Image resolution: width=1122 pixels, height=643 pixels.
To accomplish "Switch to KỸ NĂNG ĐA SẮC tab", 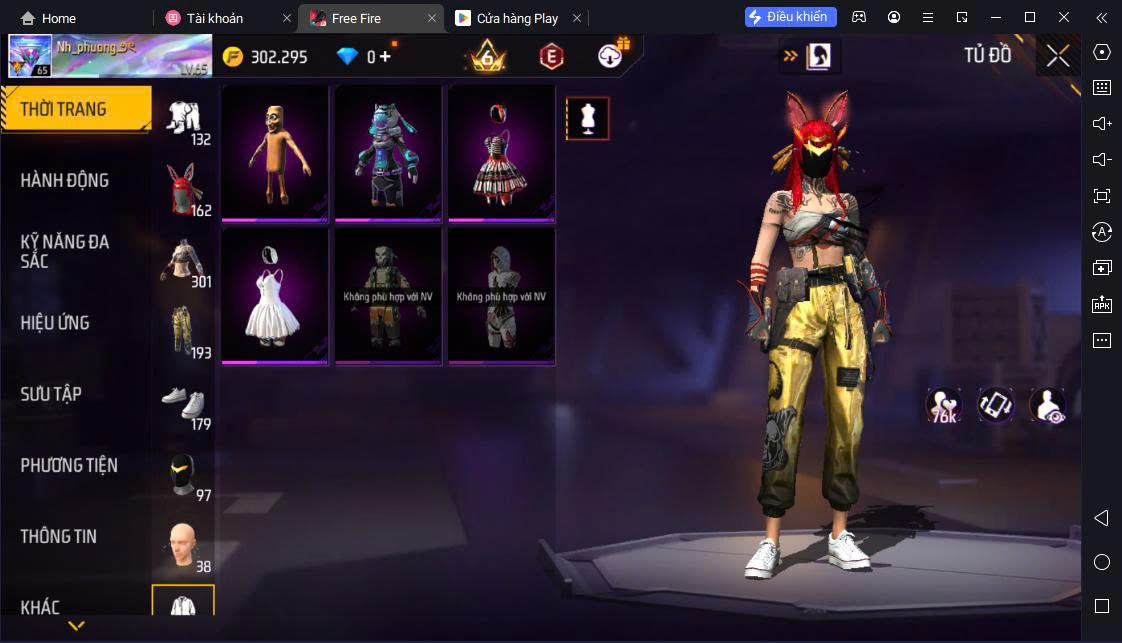I will tap(65, 251).
